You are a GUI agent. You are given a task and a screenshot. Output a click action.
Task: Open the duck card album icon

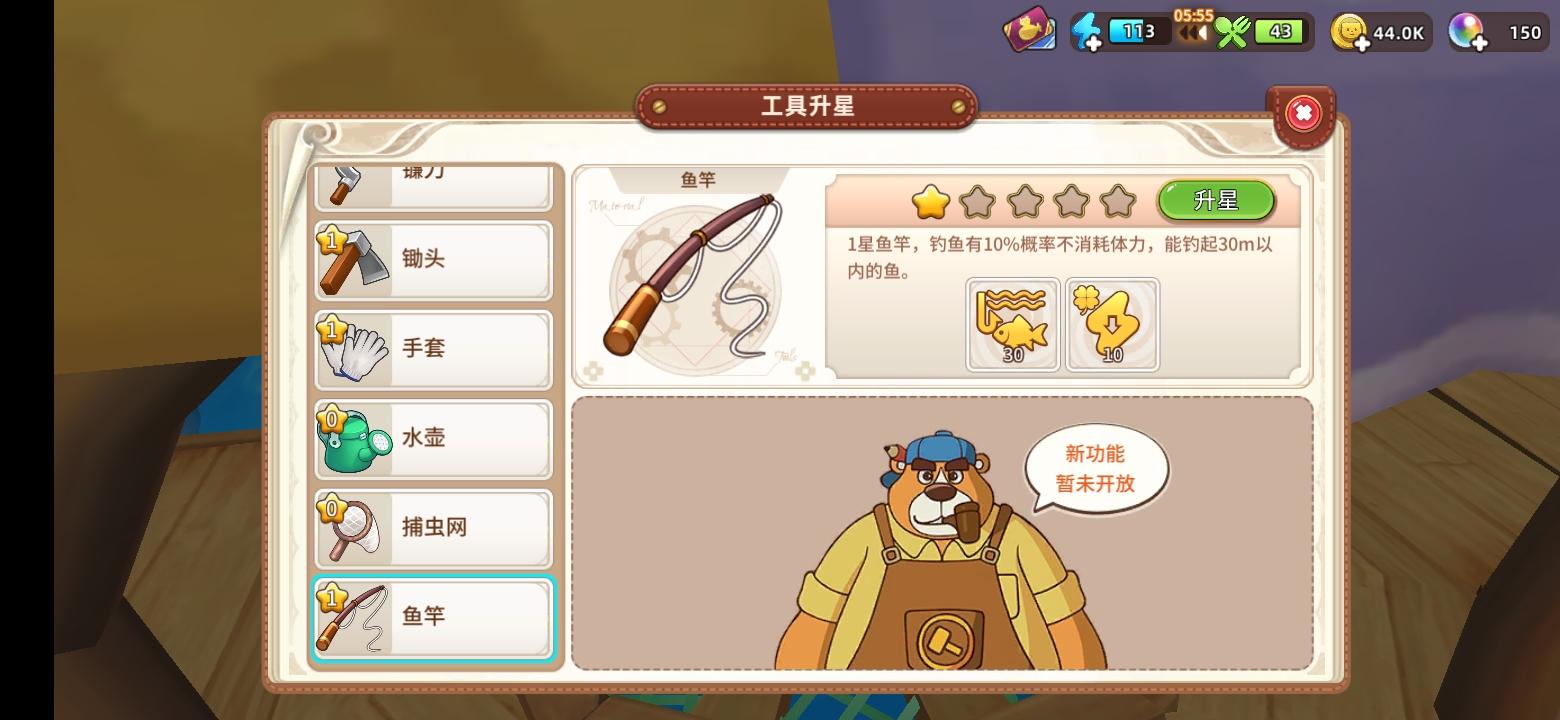click(1030, 30)
